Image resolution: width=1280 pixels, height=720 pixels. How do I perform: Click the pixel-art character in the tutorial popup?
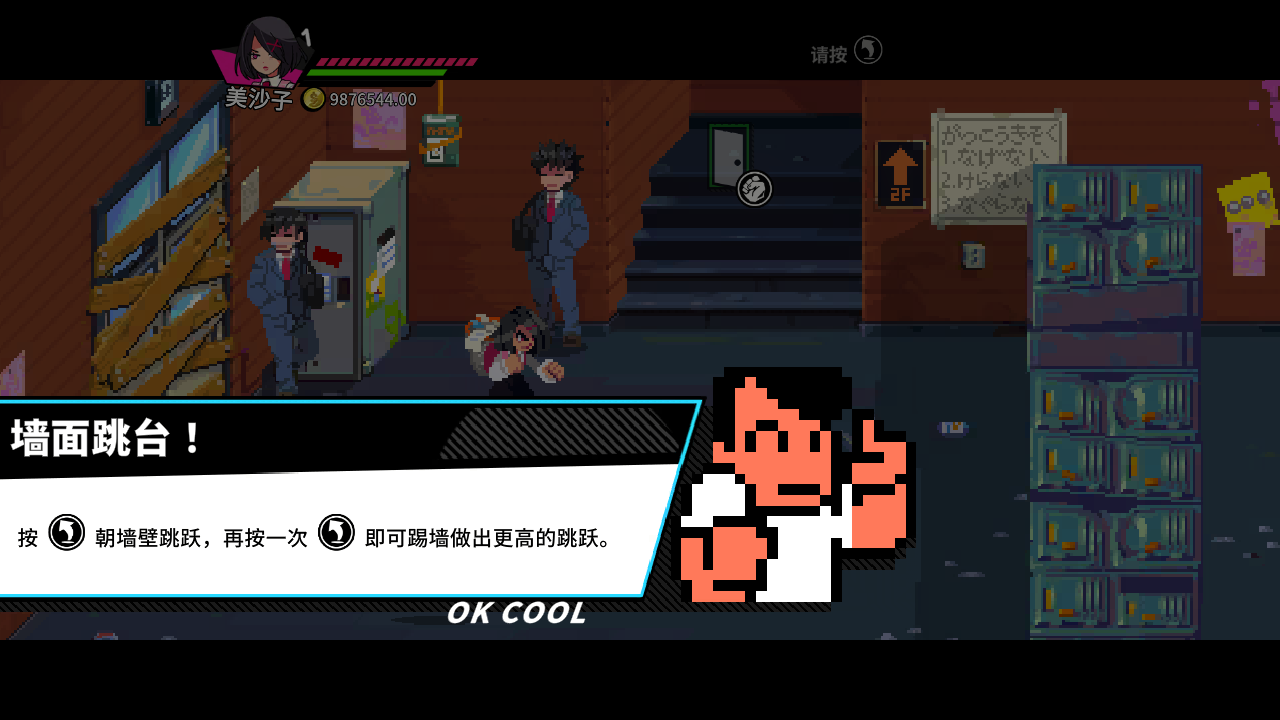coord(790,490)
